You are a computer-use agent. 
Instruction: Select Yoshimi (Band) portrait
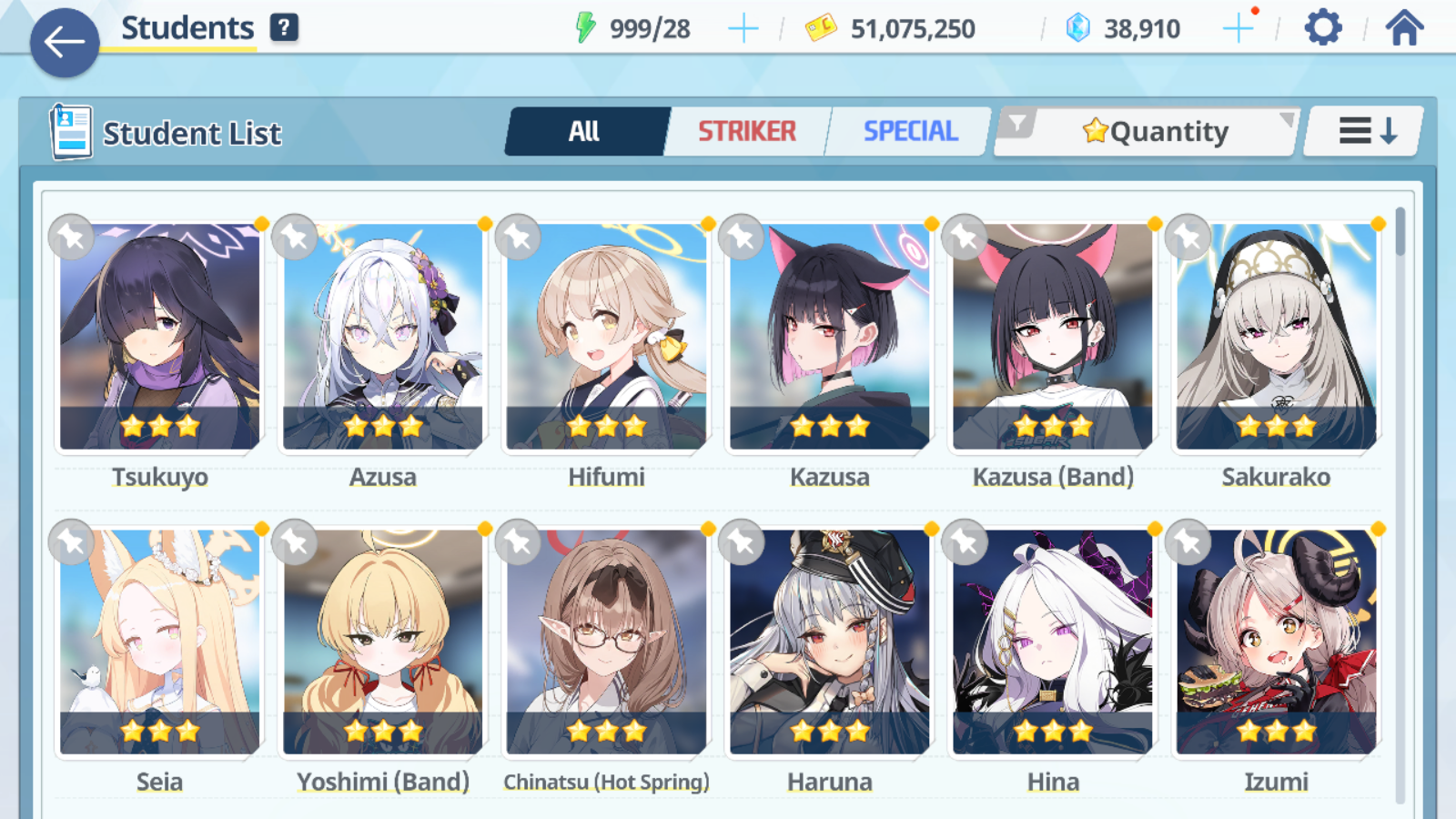[383, 642]
